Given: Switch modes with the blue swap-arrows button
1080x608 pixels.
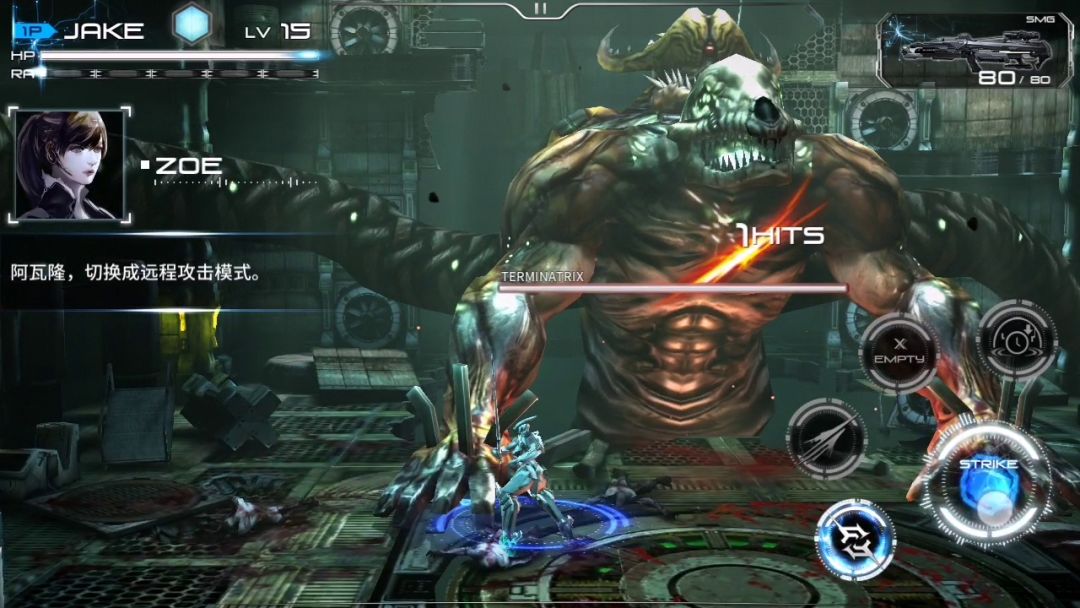Looking at the screenshot, I should [x=855, y=539].
